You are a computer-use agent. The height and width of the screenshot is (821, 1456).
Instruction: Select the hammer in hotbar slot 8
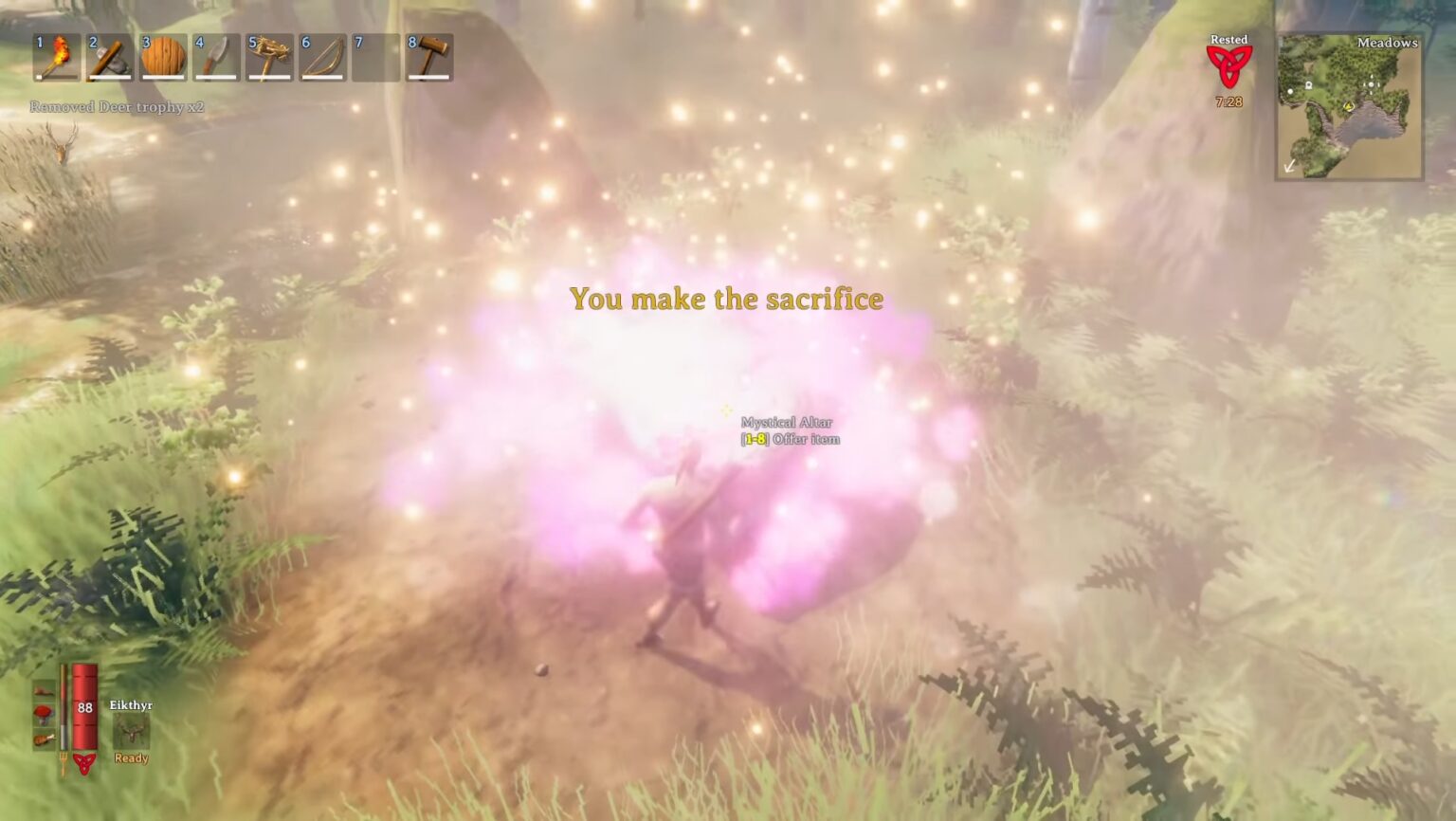click(428, 58)
